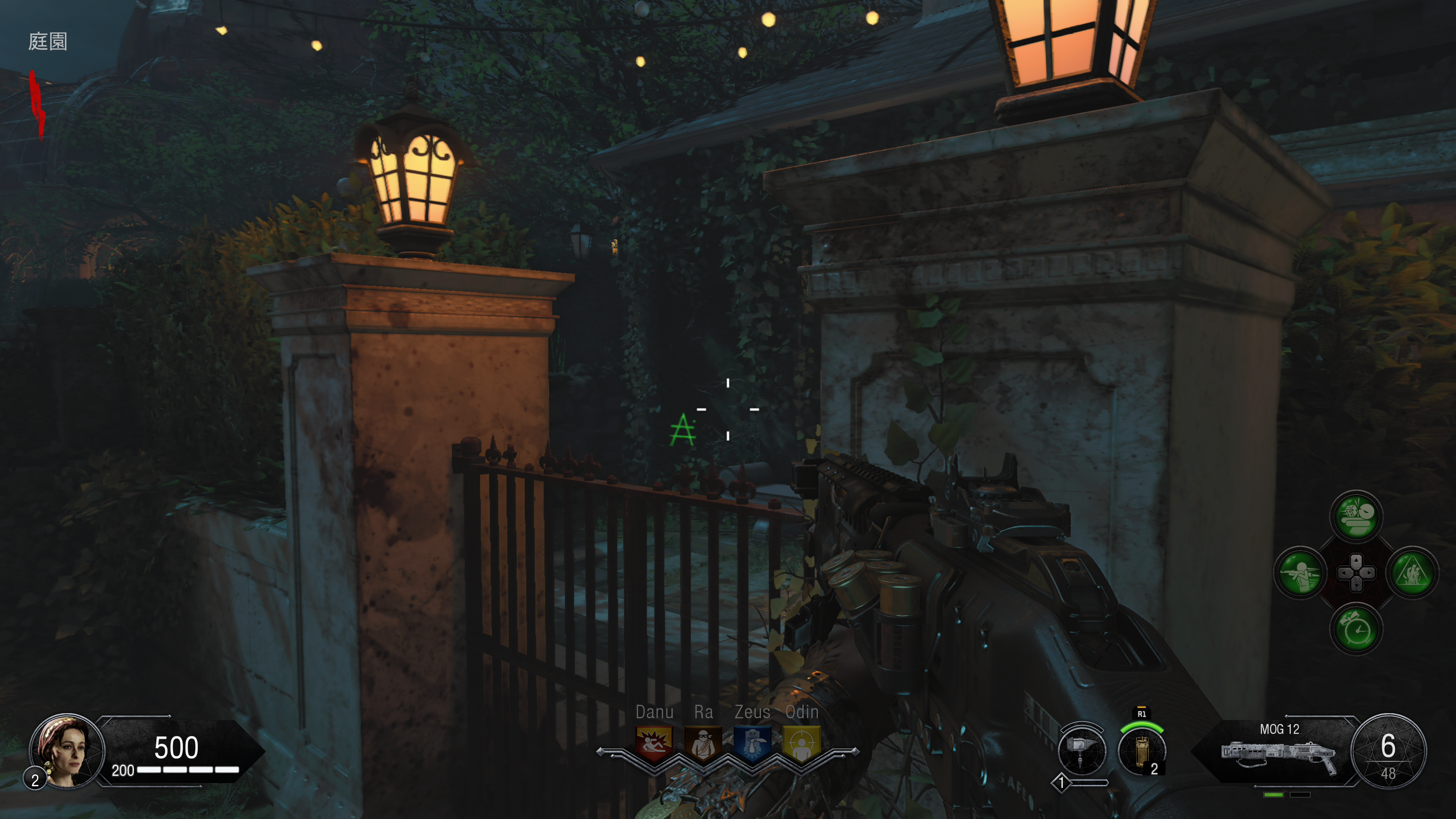The width and height of the screenshot is (1456, 819).
Task: Select the Ra perk icon
Action: [x=703, y=743]
